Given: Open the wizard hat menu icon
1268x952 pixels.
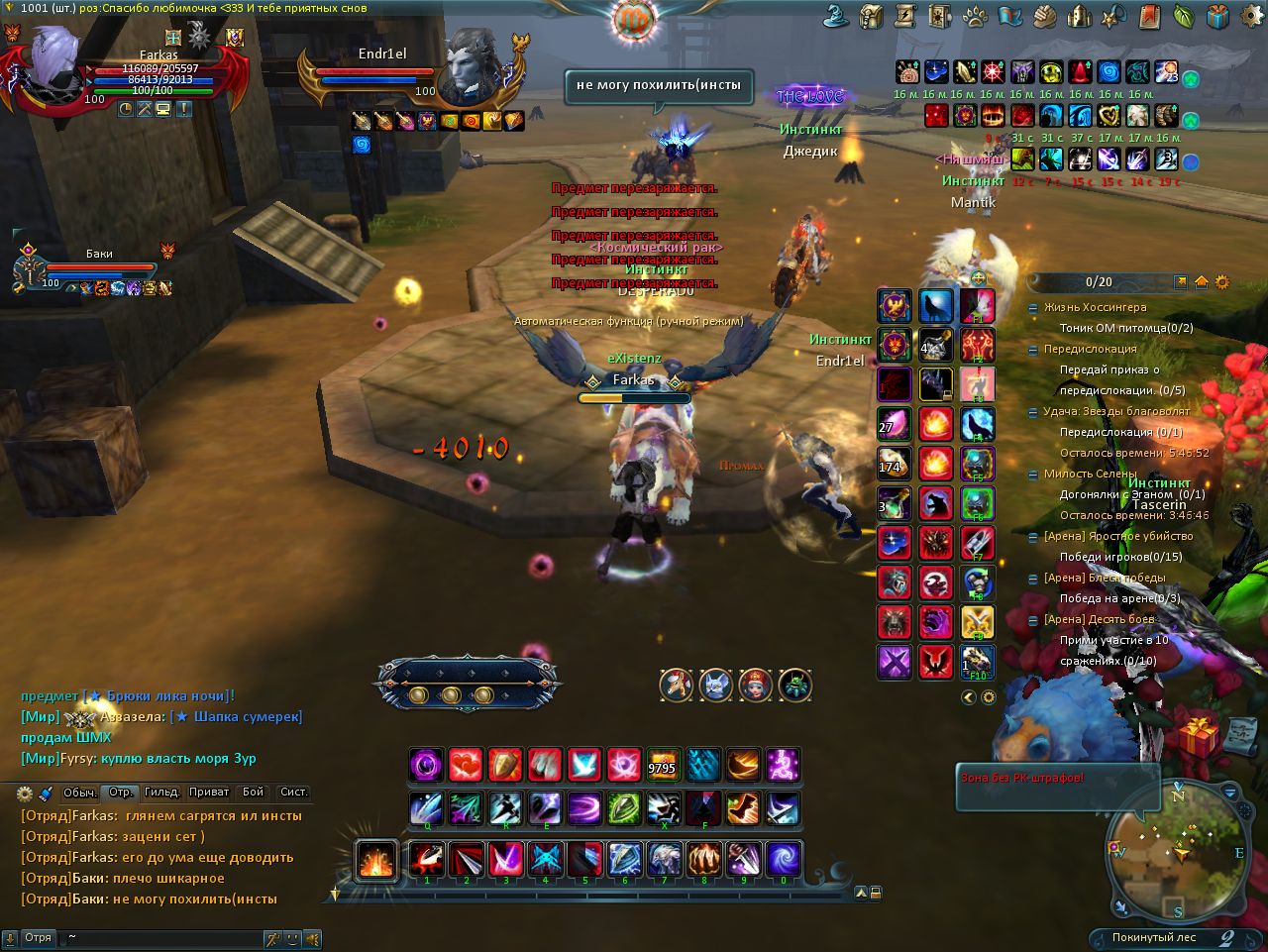Looking at the screenshot, I should click(x=837, y=16).
